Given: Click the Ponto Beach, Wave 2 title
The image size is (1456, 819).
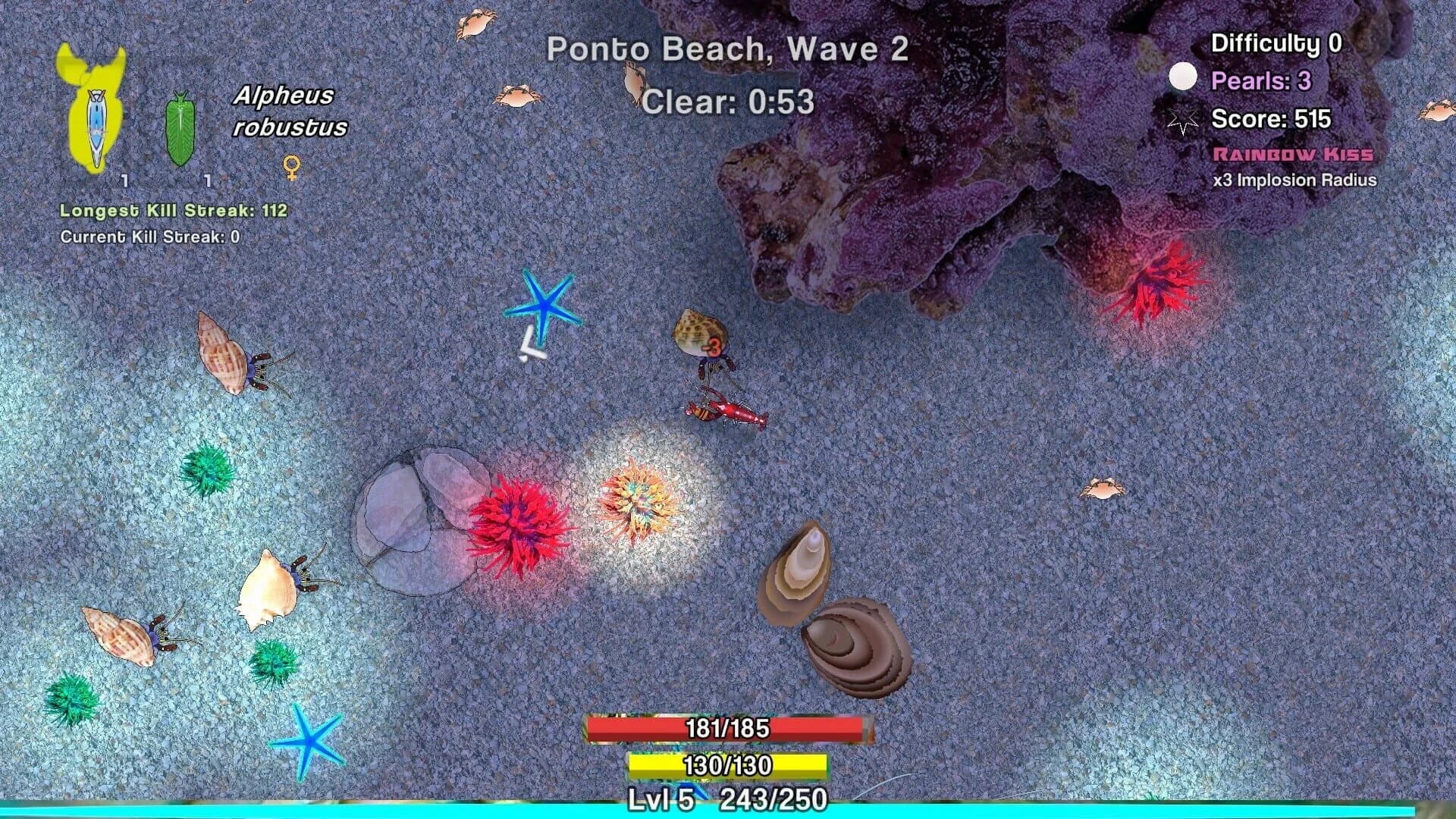Looking at the screenshot, I should 728,49.
